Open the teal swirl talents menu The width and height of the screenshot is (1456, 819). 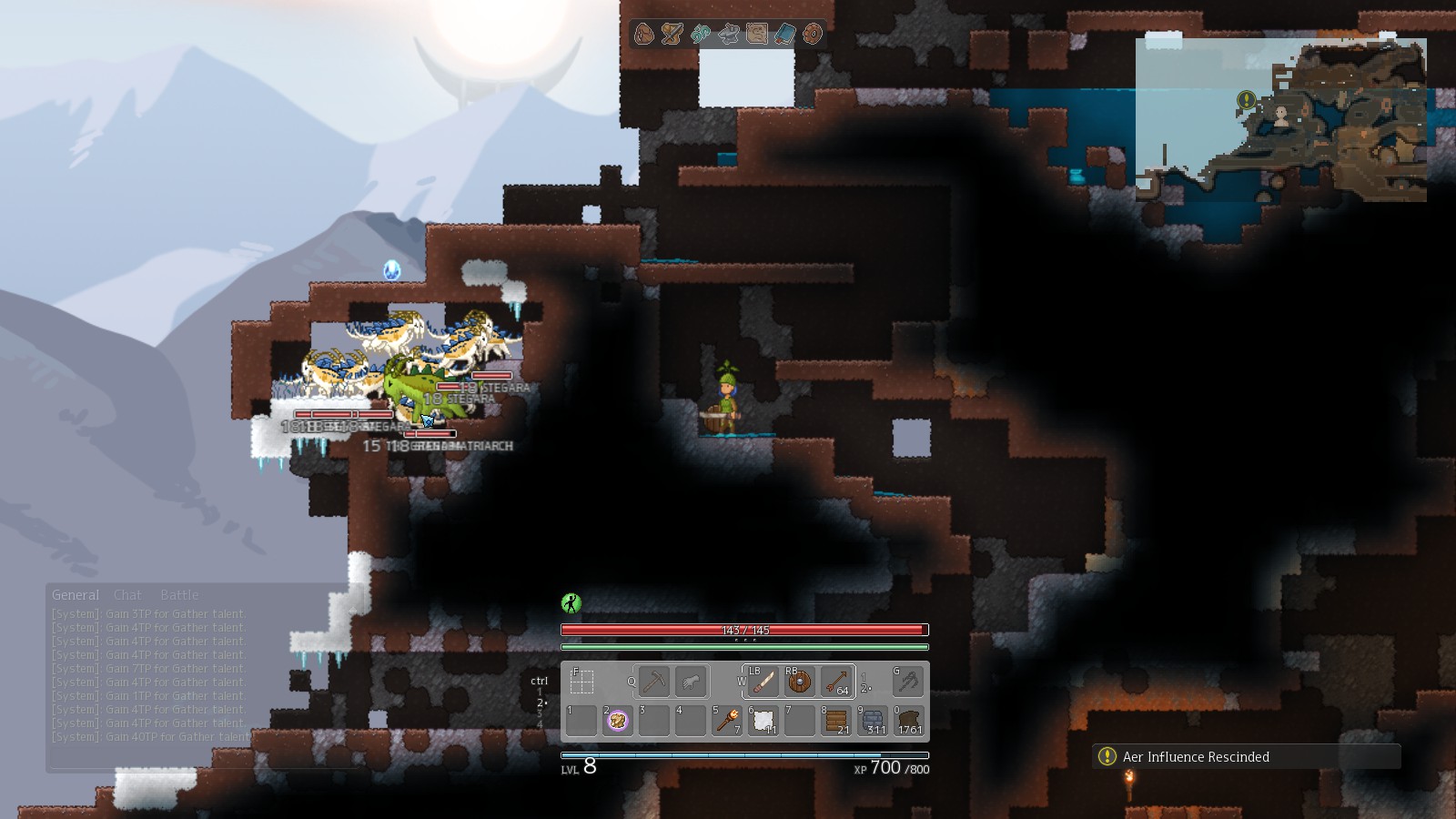(701, 35)
